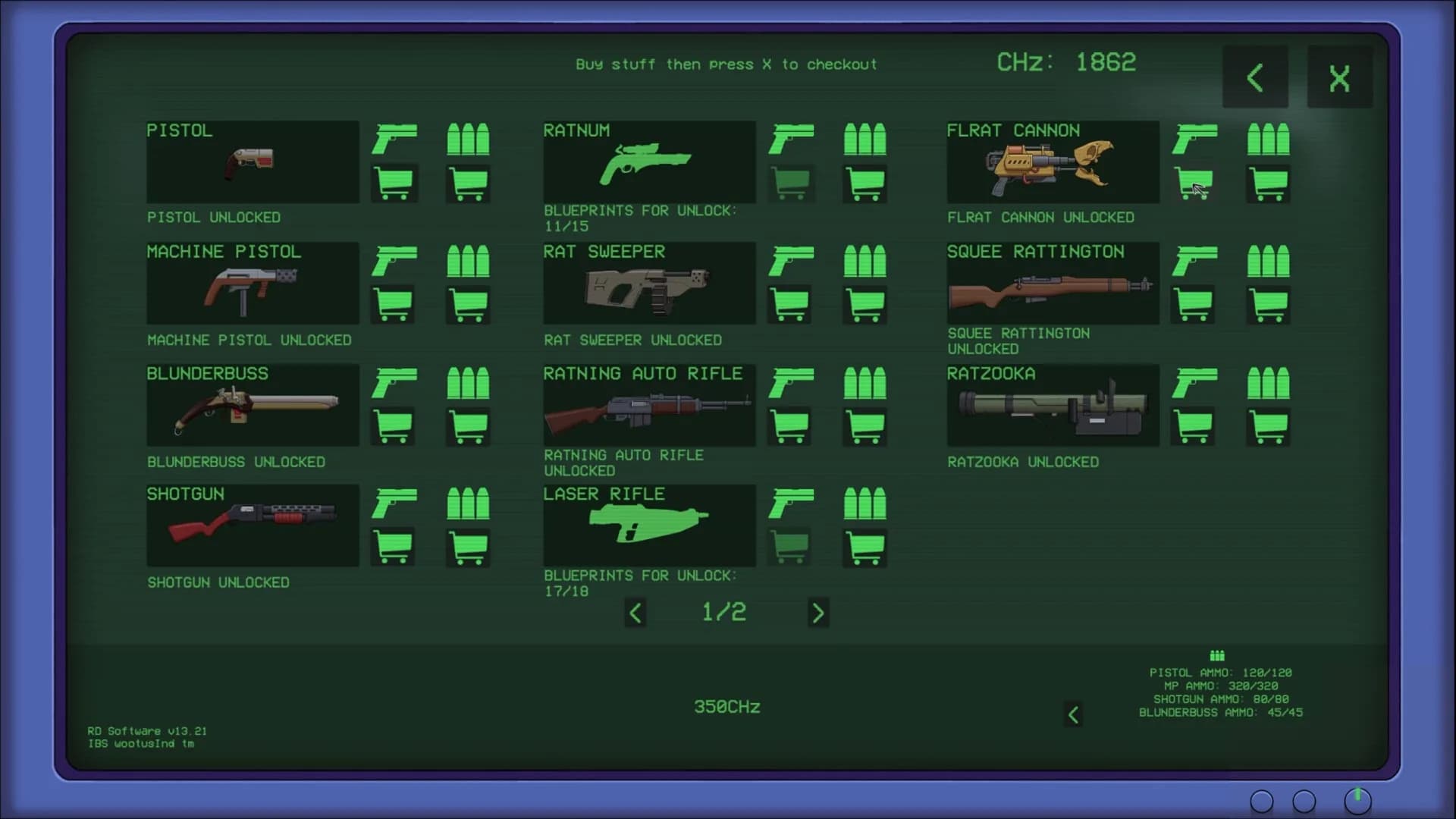Click the ammo icon beside Machine Pistol

(468, 261)
